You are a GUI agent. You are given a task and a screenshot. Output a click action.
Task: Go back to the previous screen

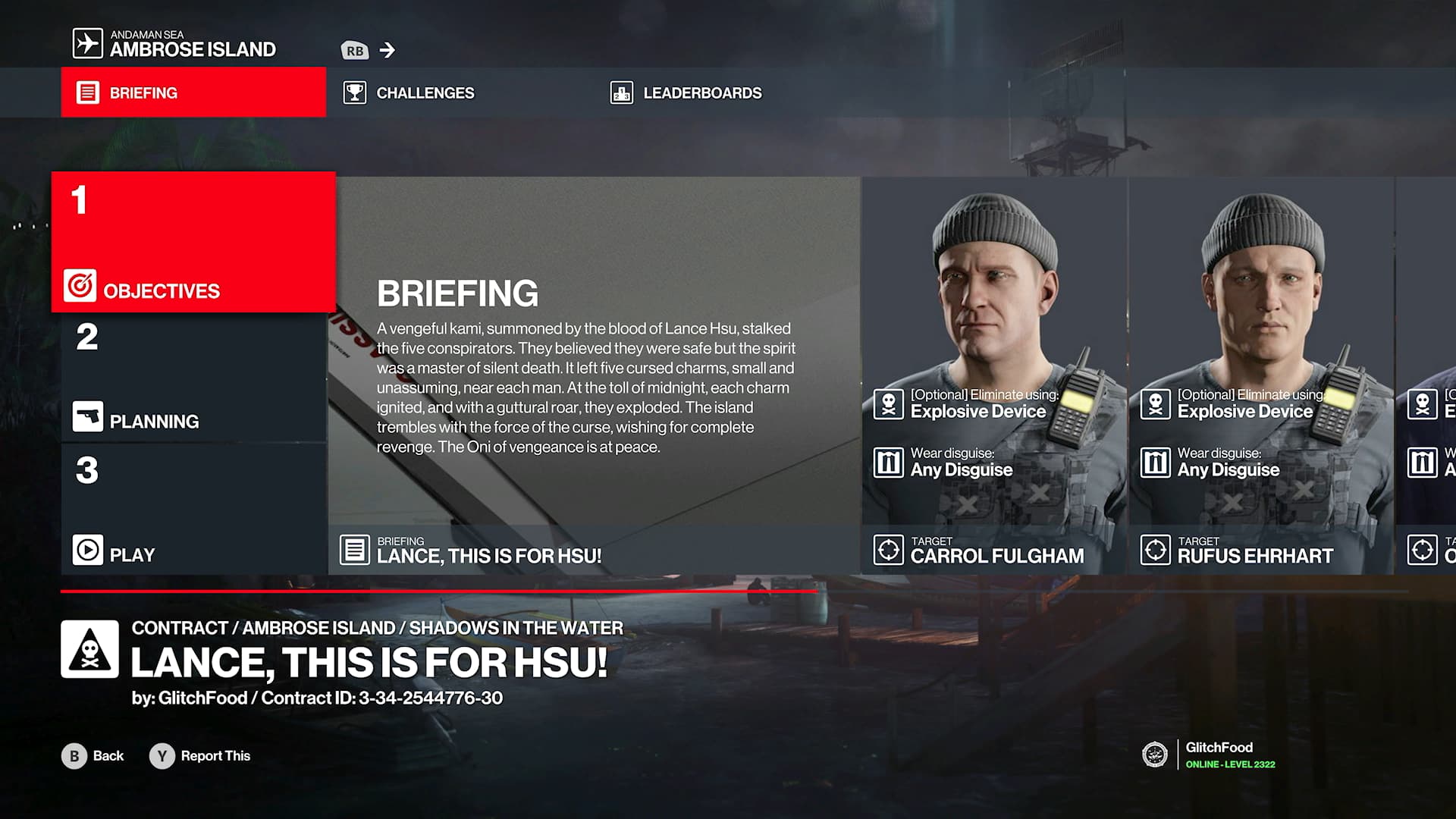(93, 756)
